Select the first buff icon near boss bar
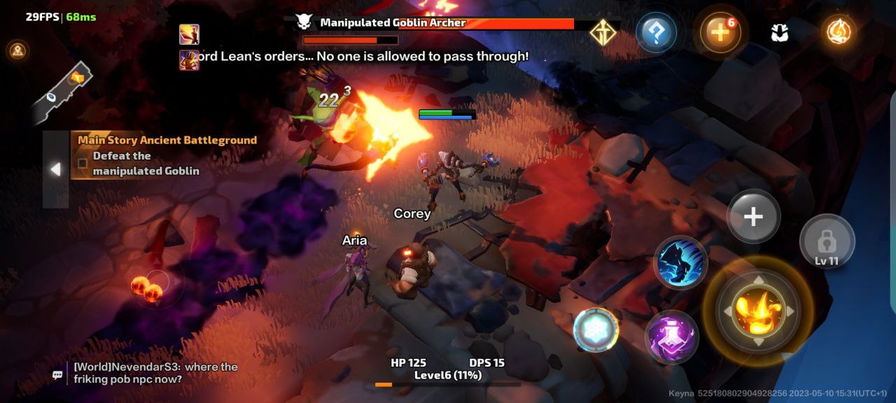Viewport: 896px width, 403px height. coord(189,35)
